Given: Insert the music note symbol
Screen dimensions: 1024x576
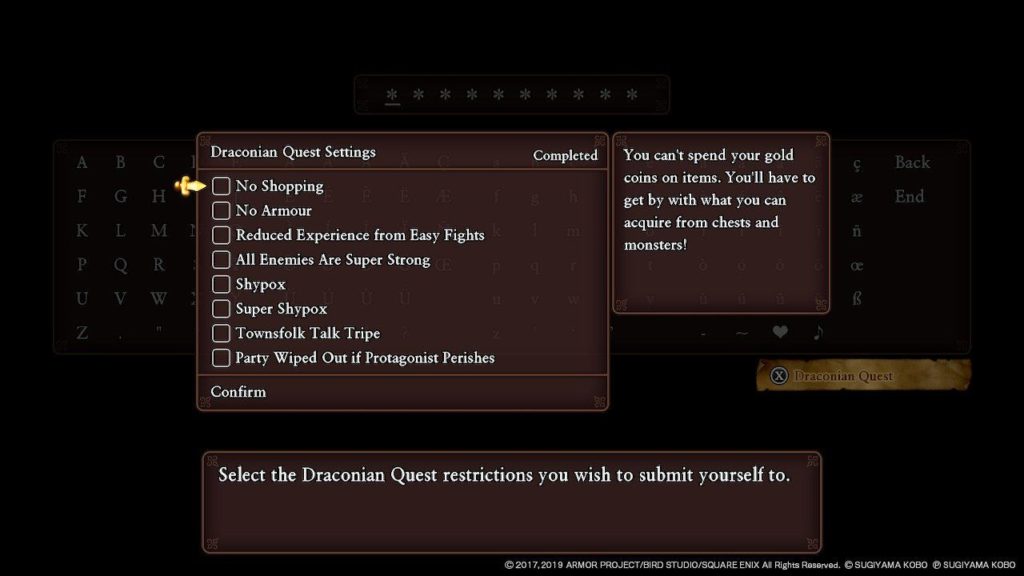Looking at the screenshot, I should [818, 333].
